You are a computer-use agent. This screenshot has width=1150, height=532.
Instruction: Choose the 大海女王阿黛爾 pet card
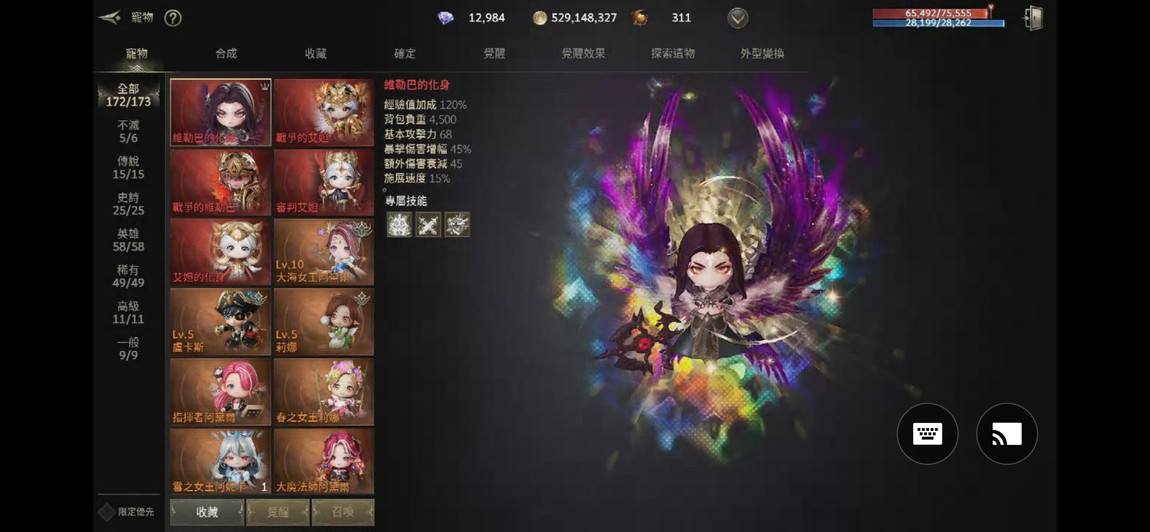coord(323,252)
